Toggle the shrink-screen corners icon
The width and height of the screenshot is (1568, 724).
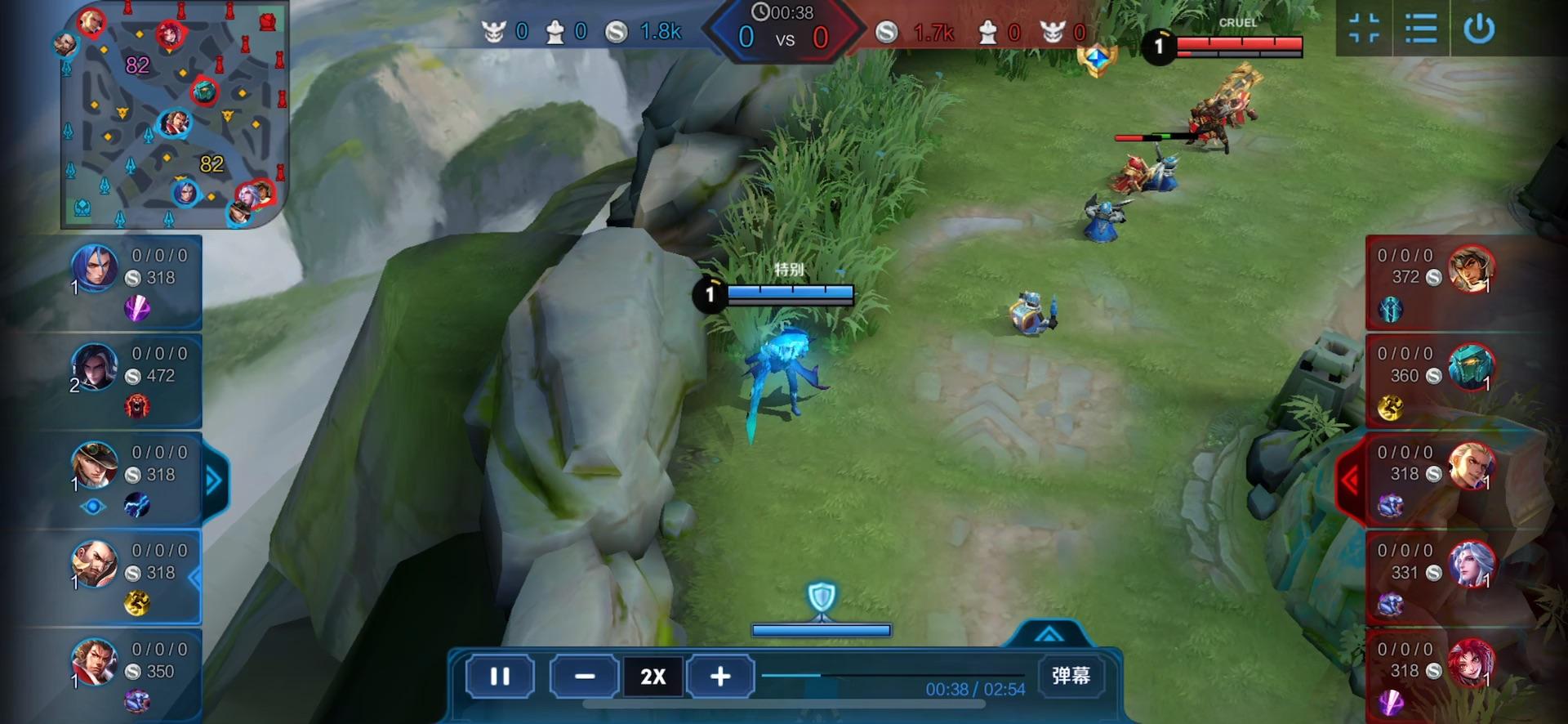pos(1364,29)
